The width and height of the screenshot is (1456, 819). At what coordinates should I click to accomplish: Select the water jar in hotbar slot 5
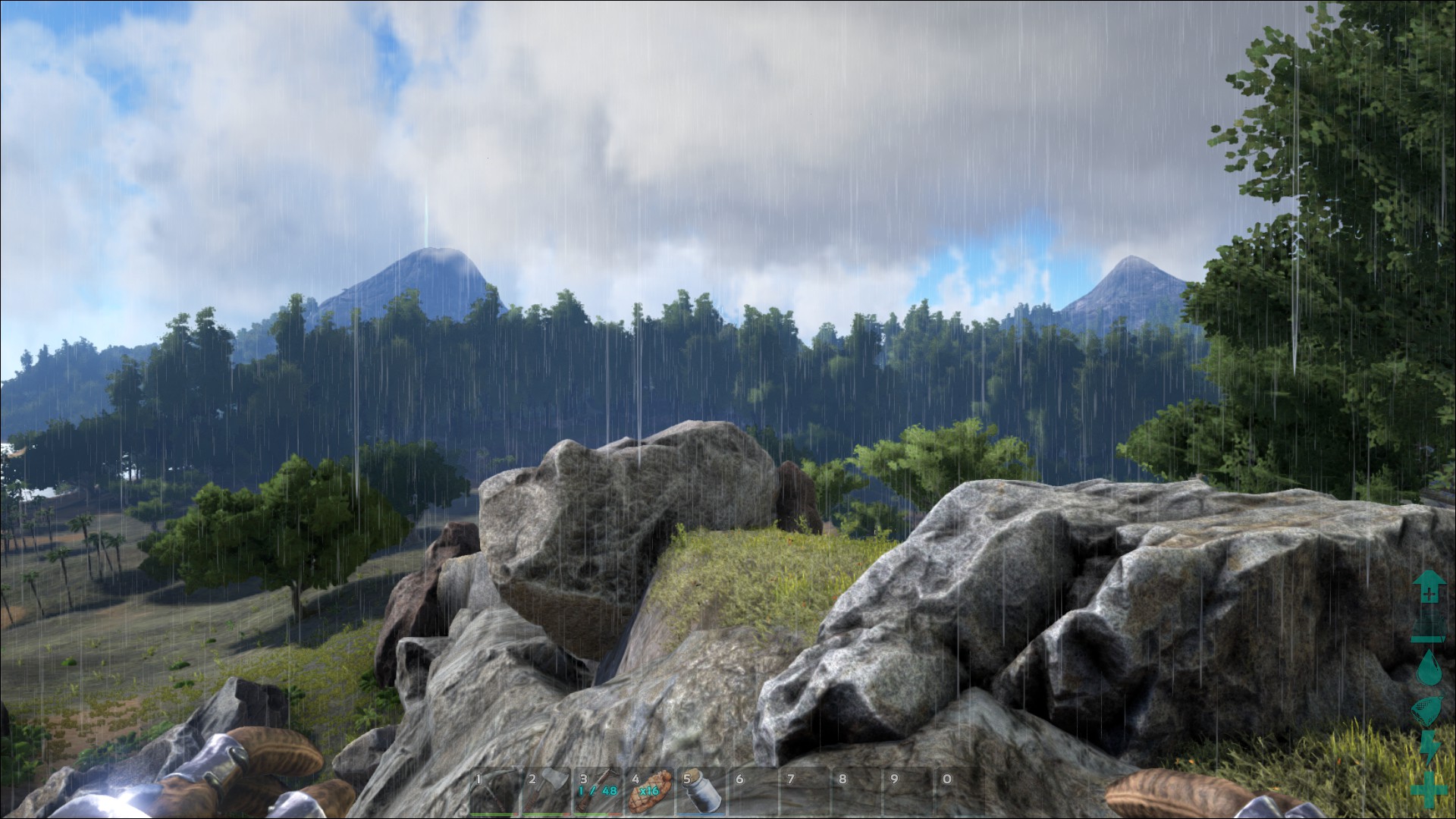tap(701, 791)
